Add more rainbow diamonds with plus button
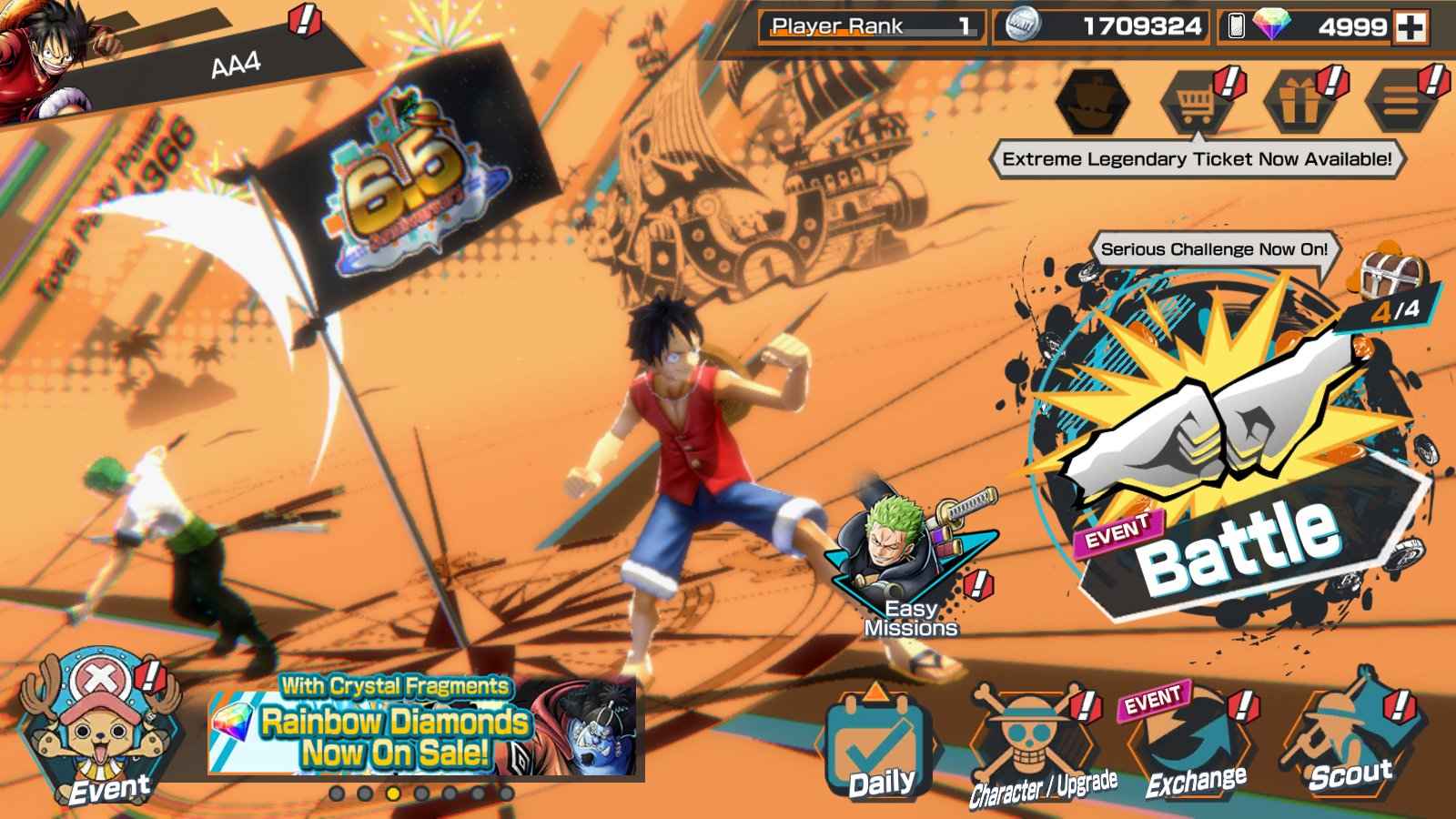The height and width of the screenshot is (819, 1456). point(1411,27)
